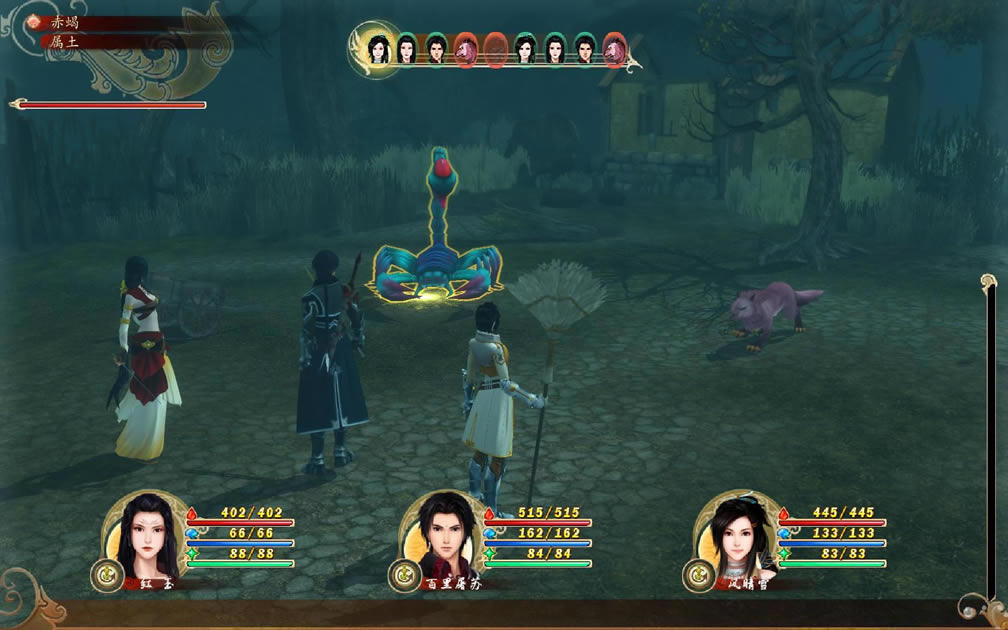Click the gold swirl icon beside 风晴雪
Image resolution: width=1008 pixels, height=630 pixels.
click(698, 575)
